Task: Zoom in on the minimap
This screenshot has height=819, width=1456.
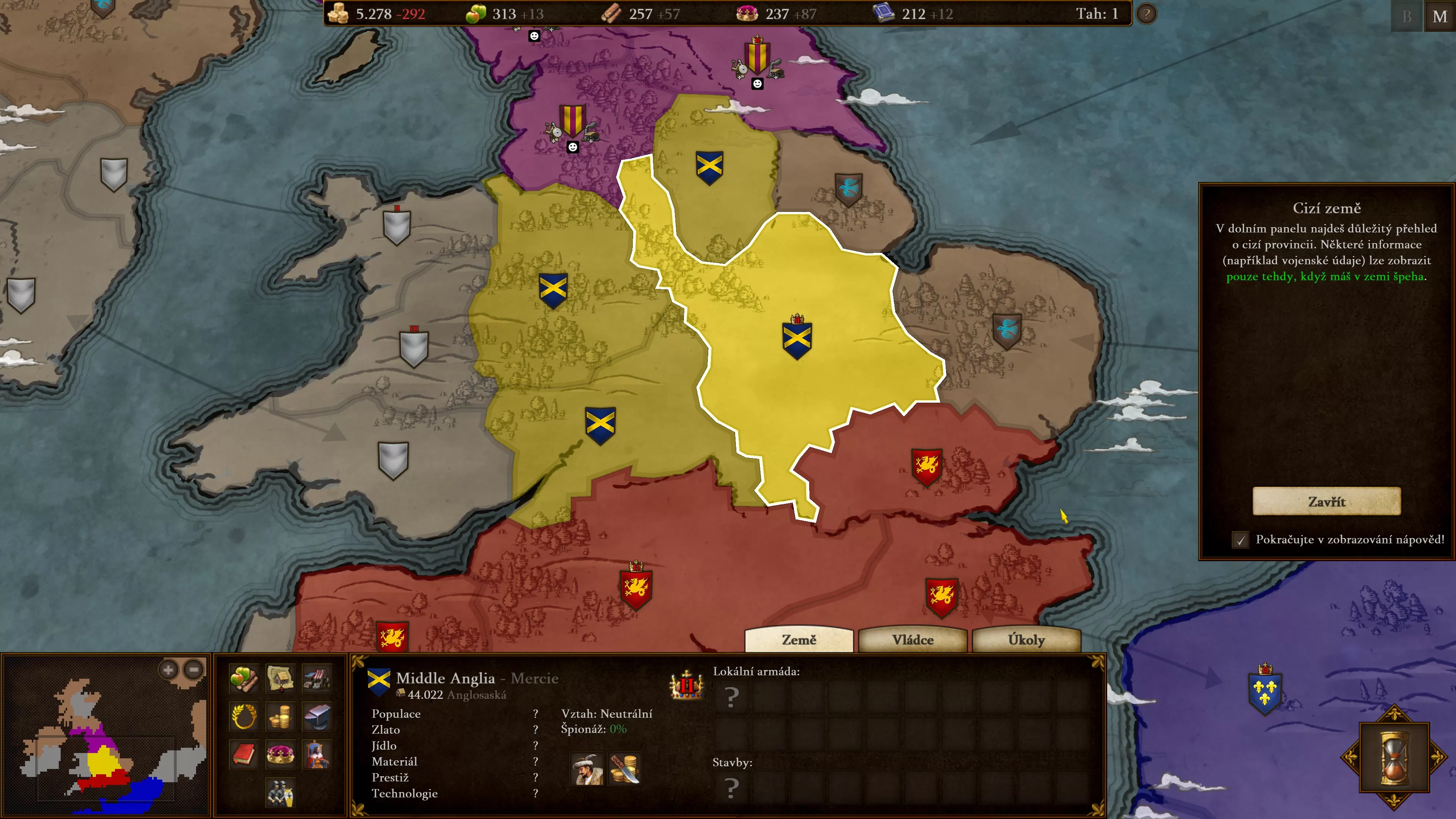Action: 168,670
